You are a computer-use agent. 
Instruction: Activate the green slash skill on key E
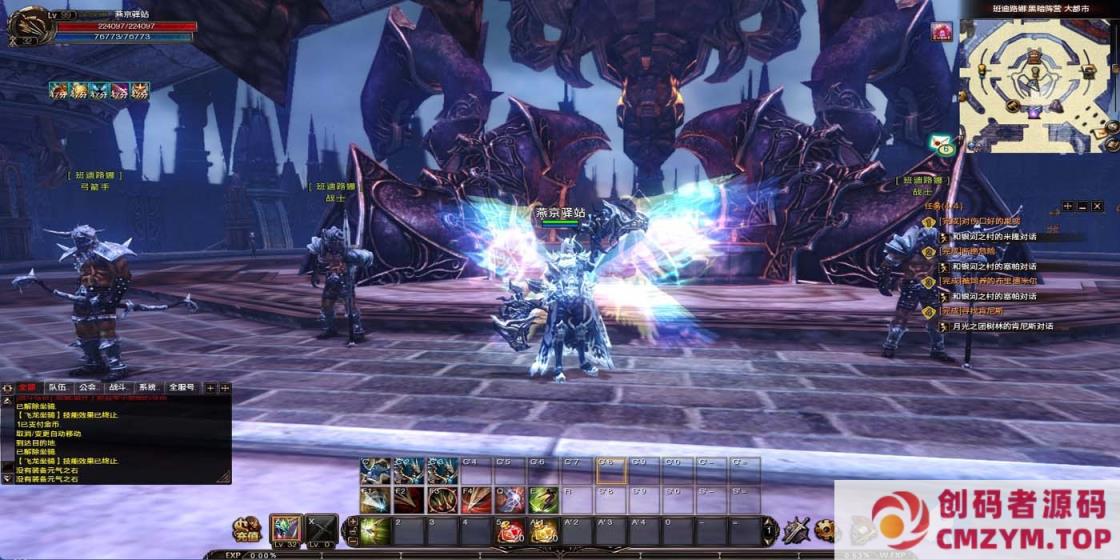tap(543, 499)
